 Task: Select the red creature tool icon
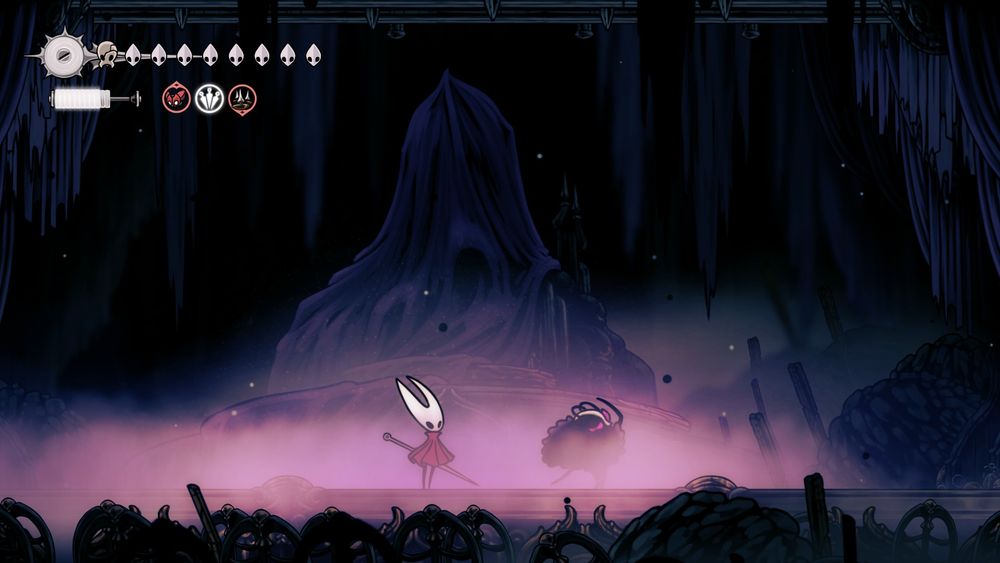tap(177, 98)
